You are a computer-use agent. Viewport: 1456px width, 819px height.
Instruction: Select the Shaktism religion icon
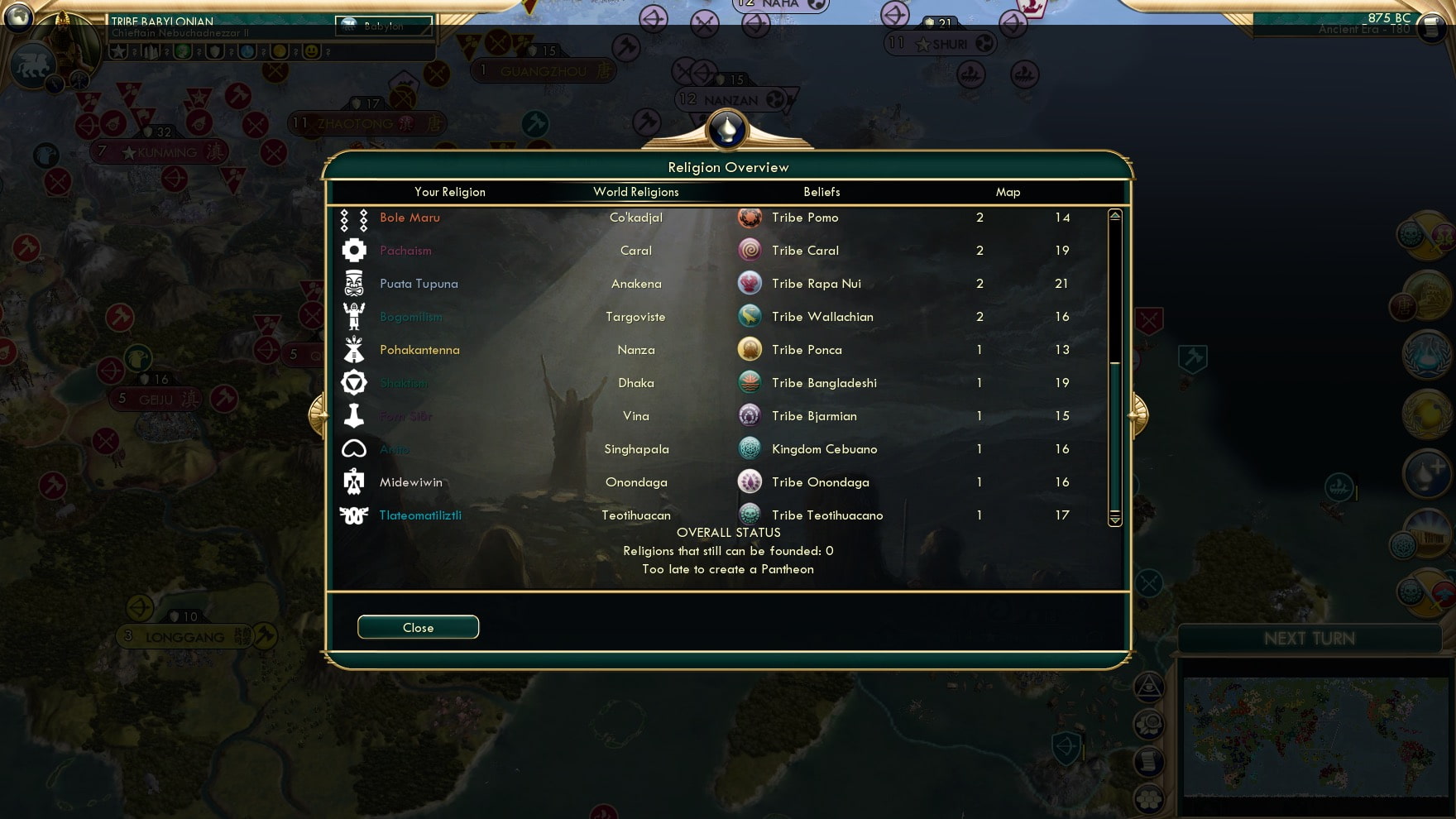click(x=354, y=382)
